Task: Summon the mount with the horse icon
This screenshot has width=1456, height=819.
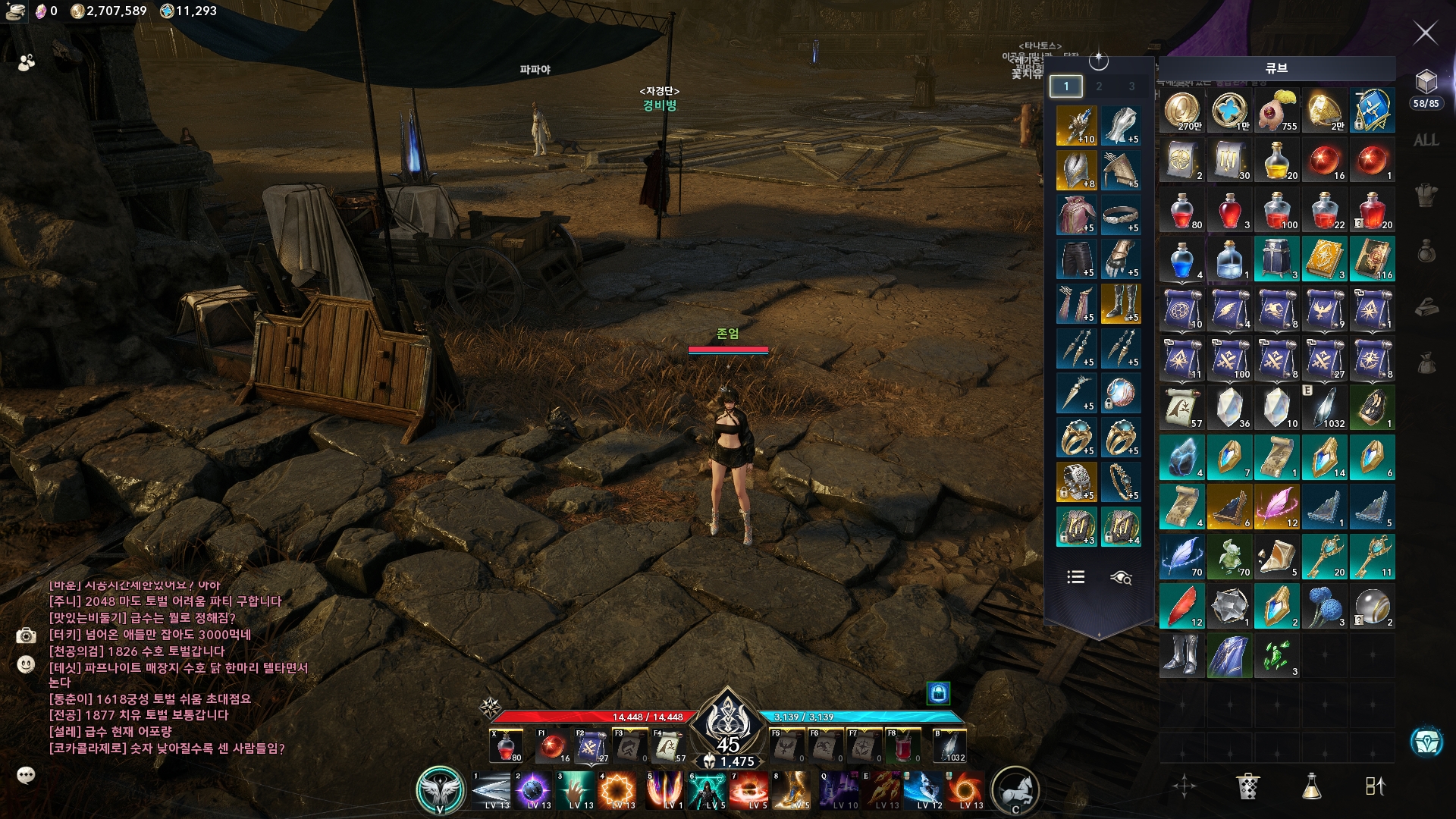Action: (1015, 790)
